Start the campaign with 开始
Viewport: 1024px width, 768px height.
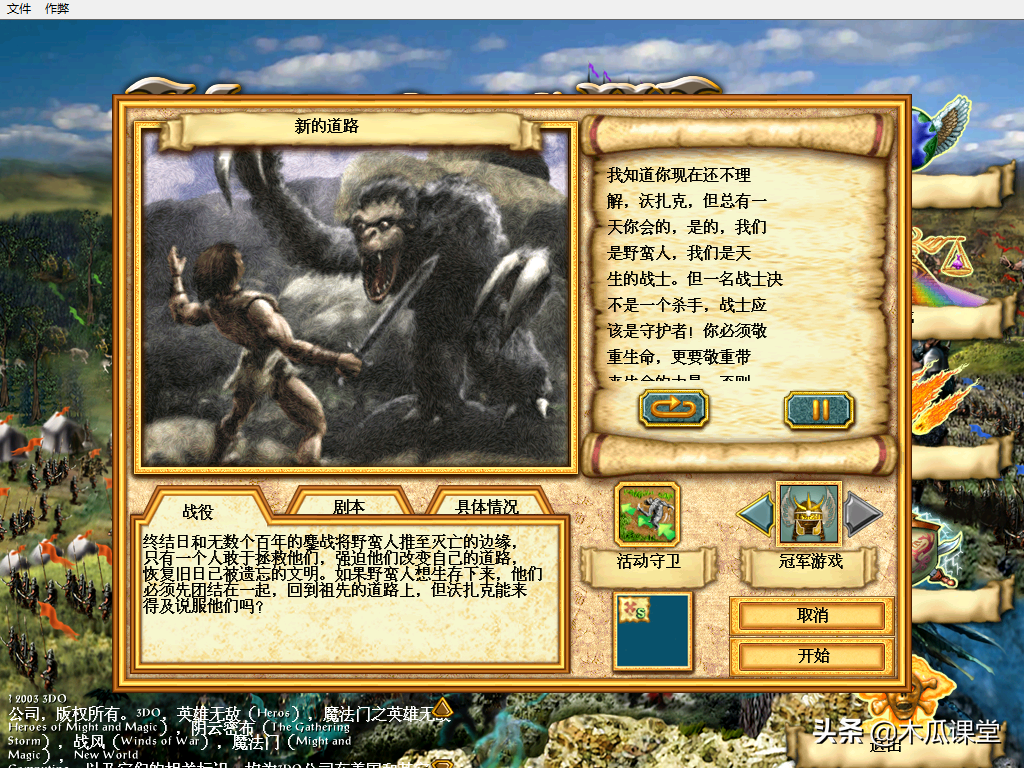[812, 656]
